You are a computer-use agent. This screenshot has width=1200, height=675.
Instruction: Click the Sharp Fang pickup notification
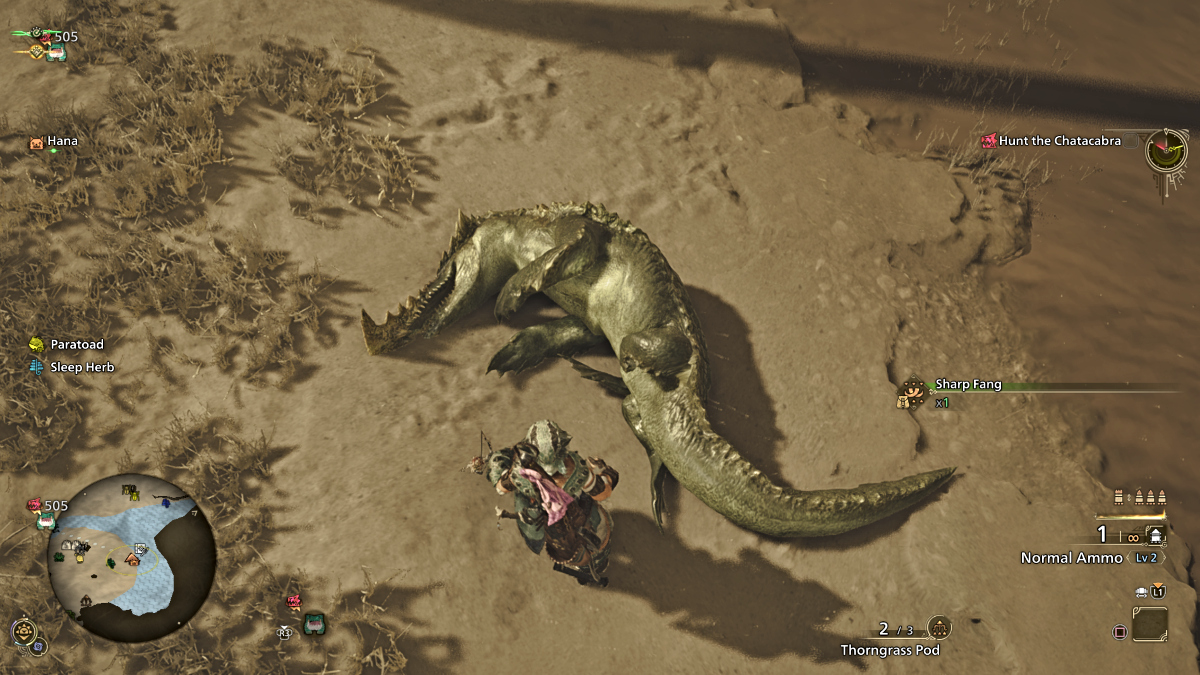966,385
